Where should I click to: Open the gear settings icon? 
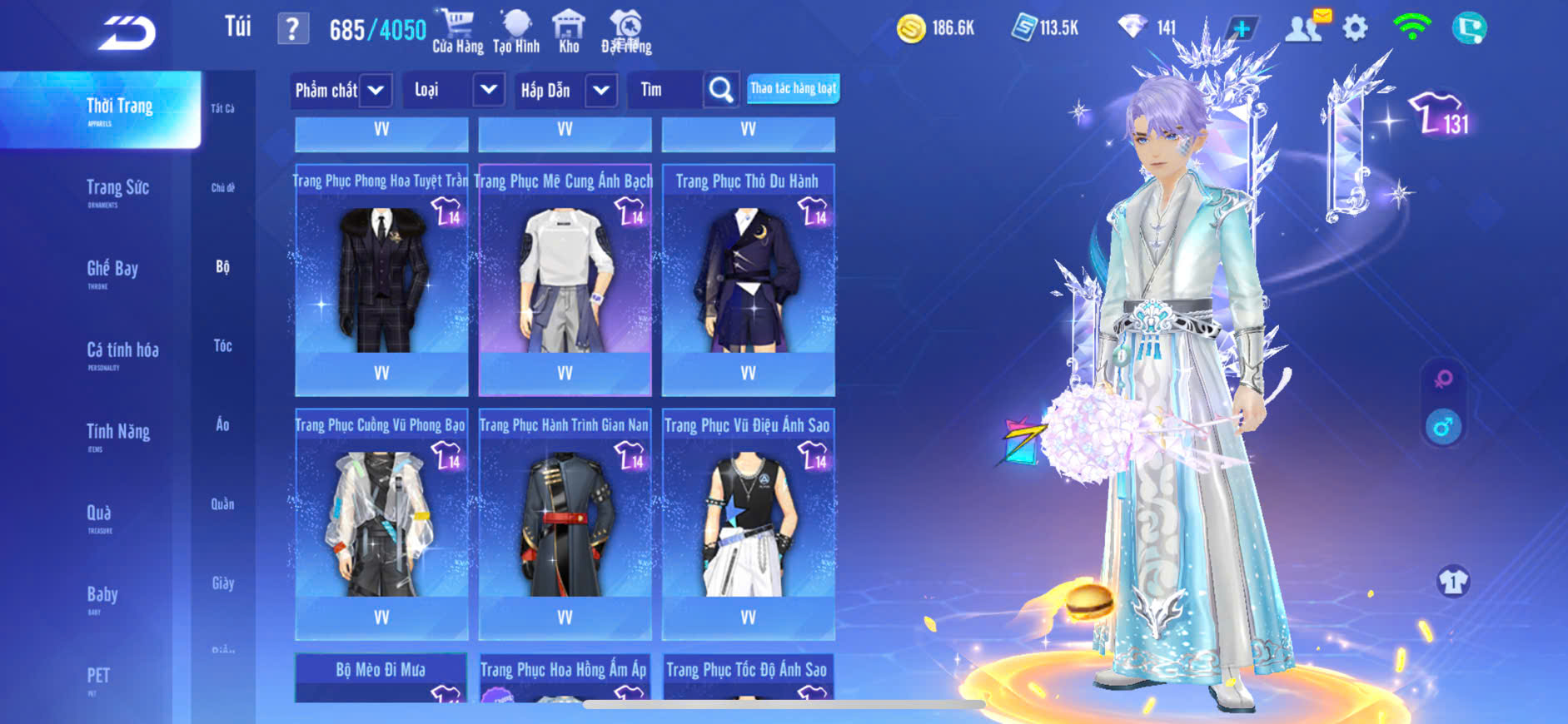tap(1355, 29)
